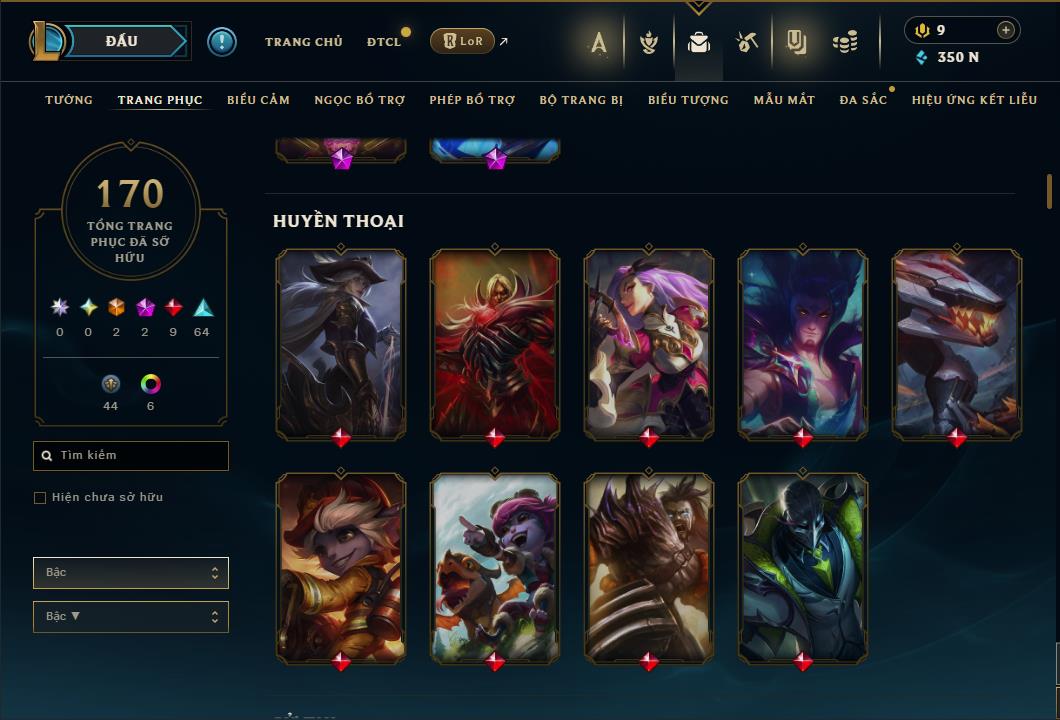The width and height of the screenshot is (1060, 720).
Task: Switch to the TƯỚNG champions tab
Action: click(x=69, y=100)
